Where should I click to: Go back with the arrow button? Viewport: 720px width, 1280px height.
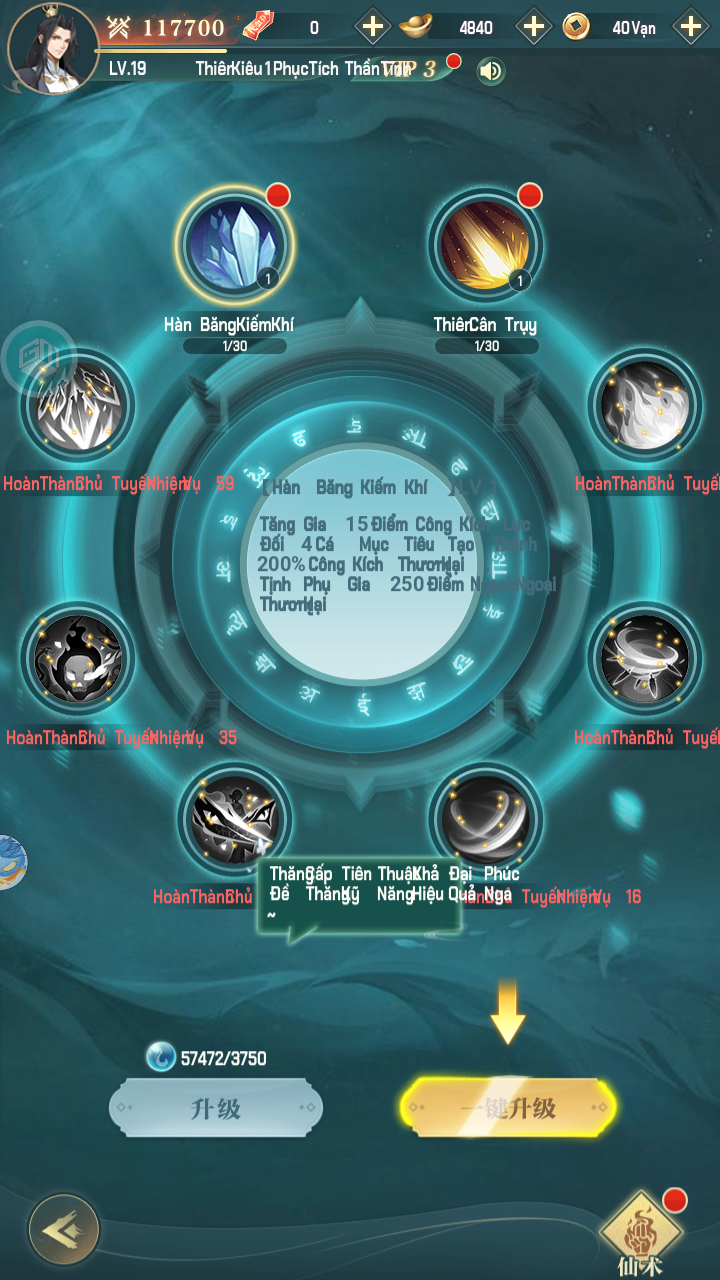coord(64,1229)
